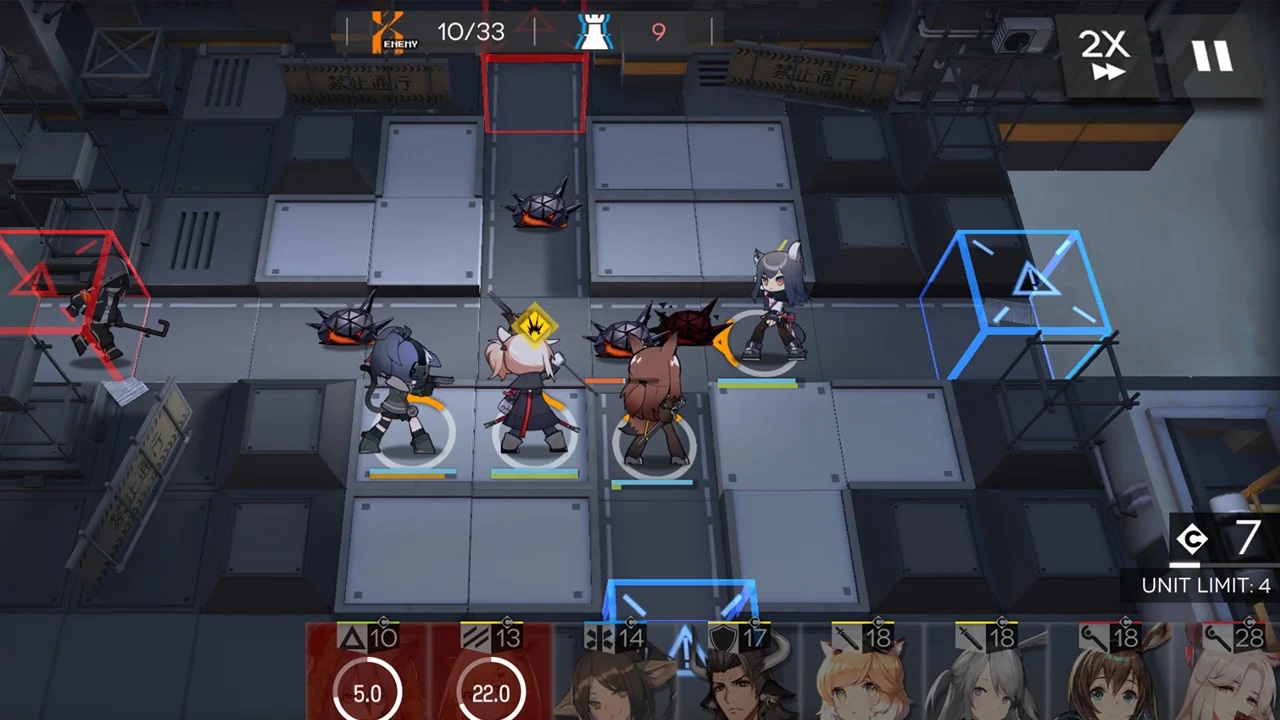Click the yellow skill-ready icon above the operator
The image size is (1280, 720).
[535, 323]
